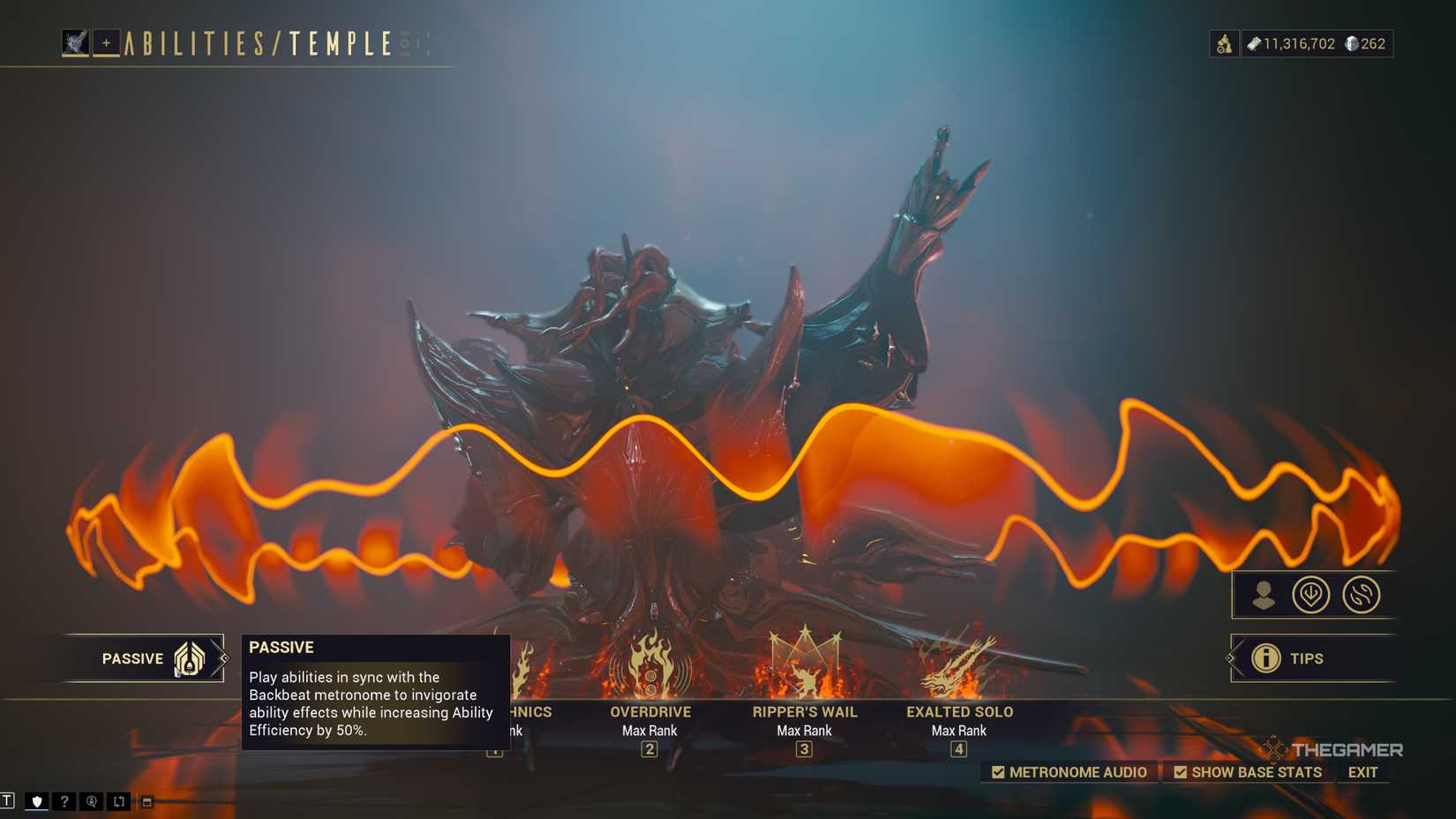Viewport: 1456px width, 819px height.
Task: Select the circular arrow-drop icon above Tips
Action: 1312,594
